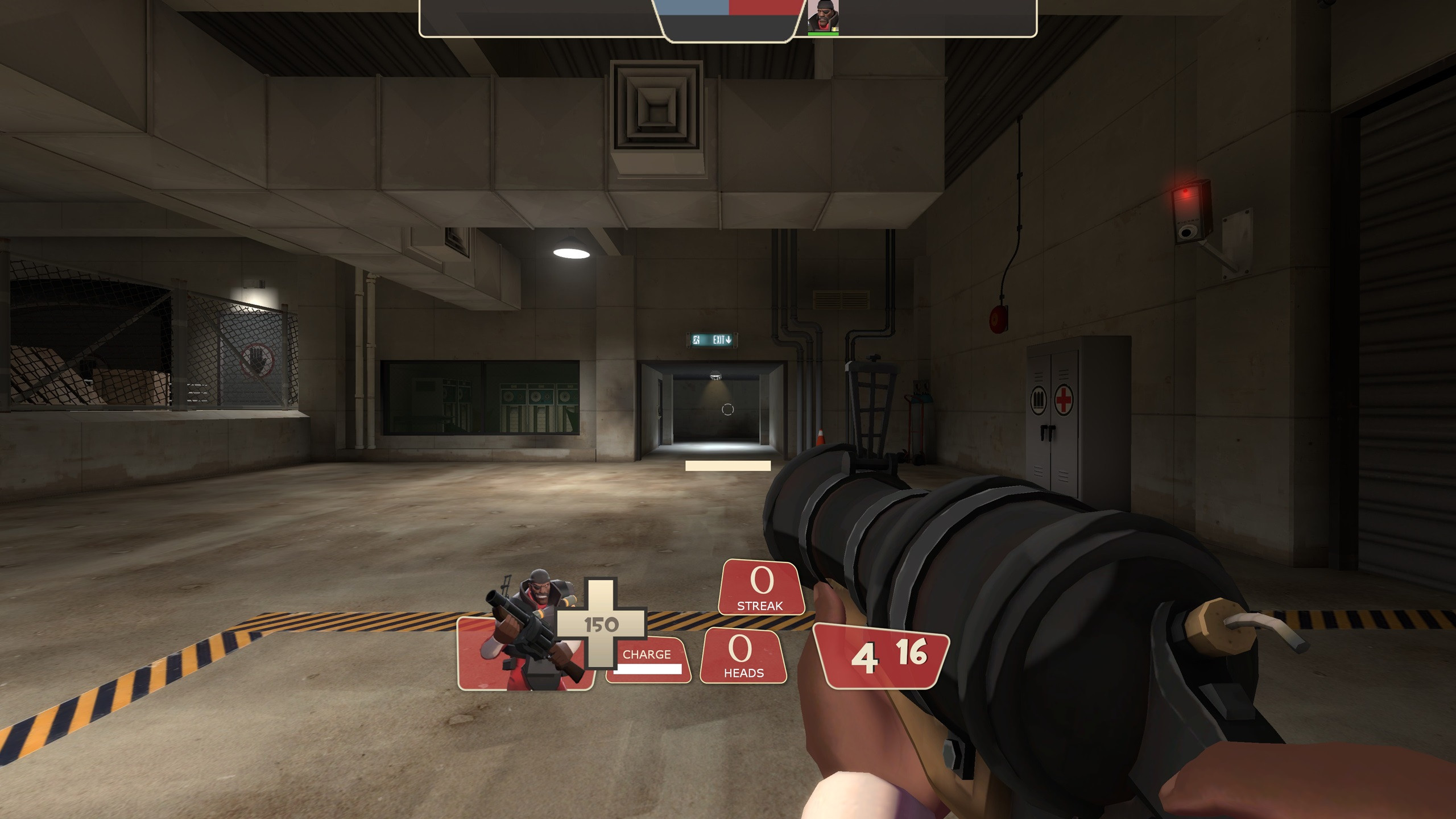Click the green EXIT sign above the doorway
This screenshot has width=1456, height=819.
pos(712,339)
